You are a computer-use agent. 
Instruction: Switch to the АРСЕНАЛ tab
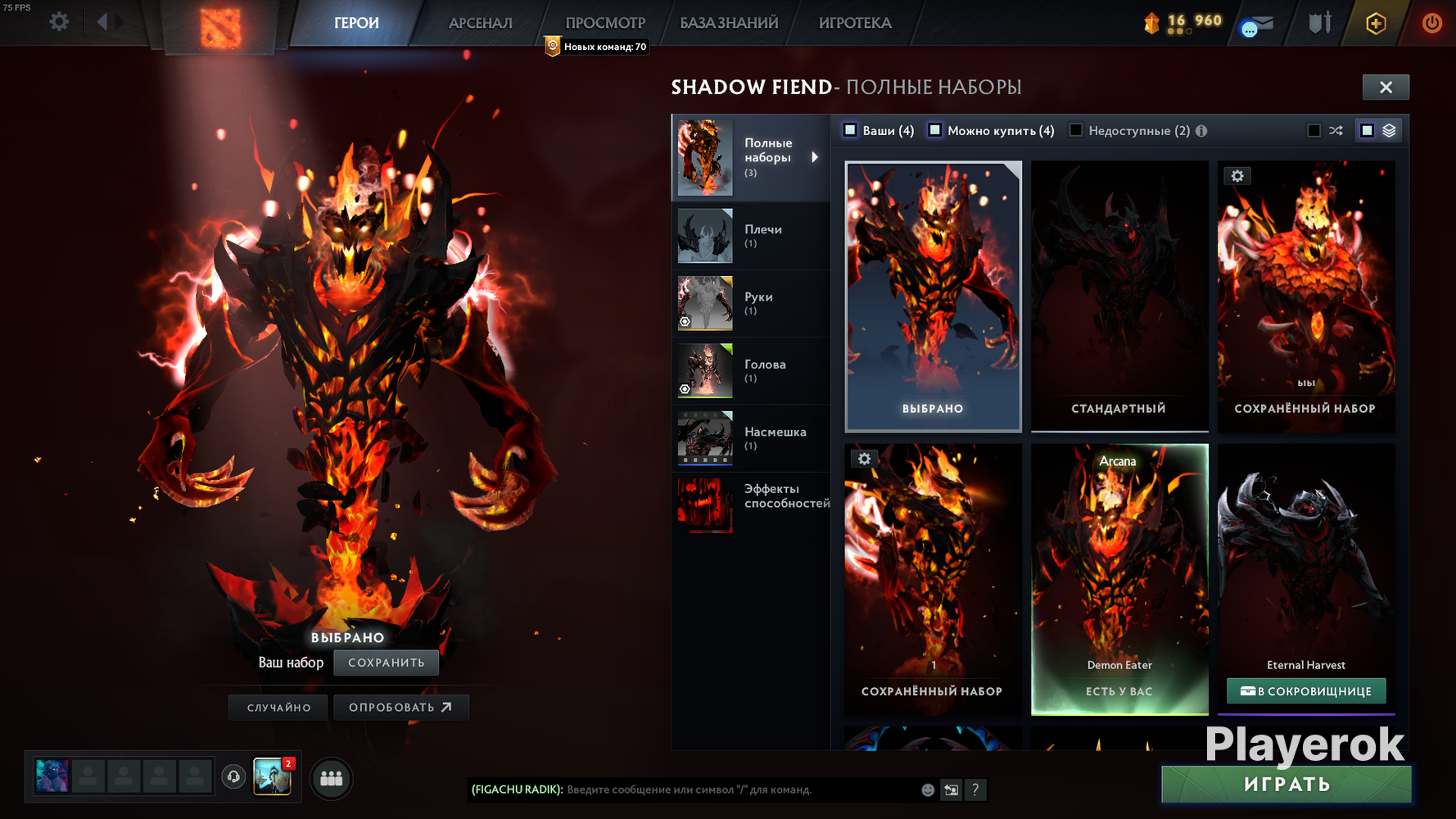click(x=481, y=23)
